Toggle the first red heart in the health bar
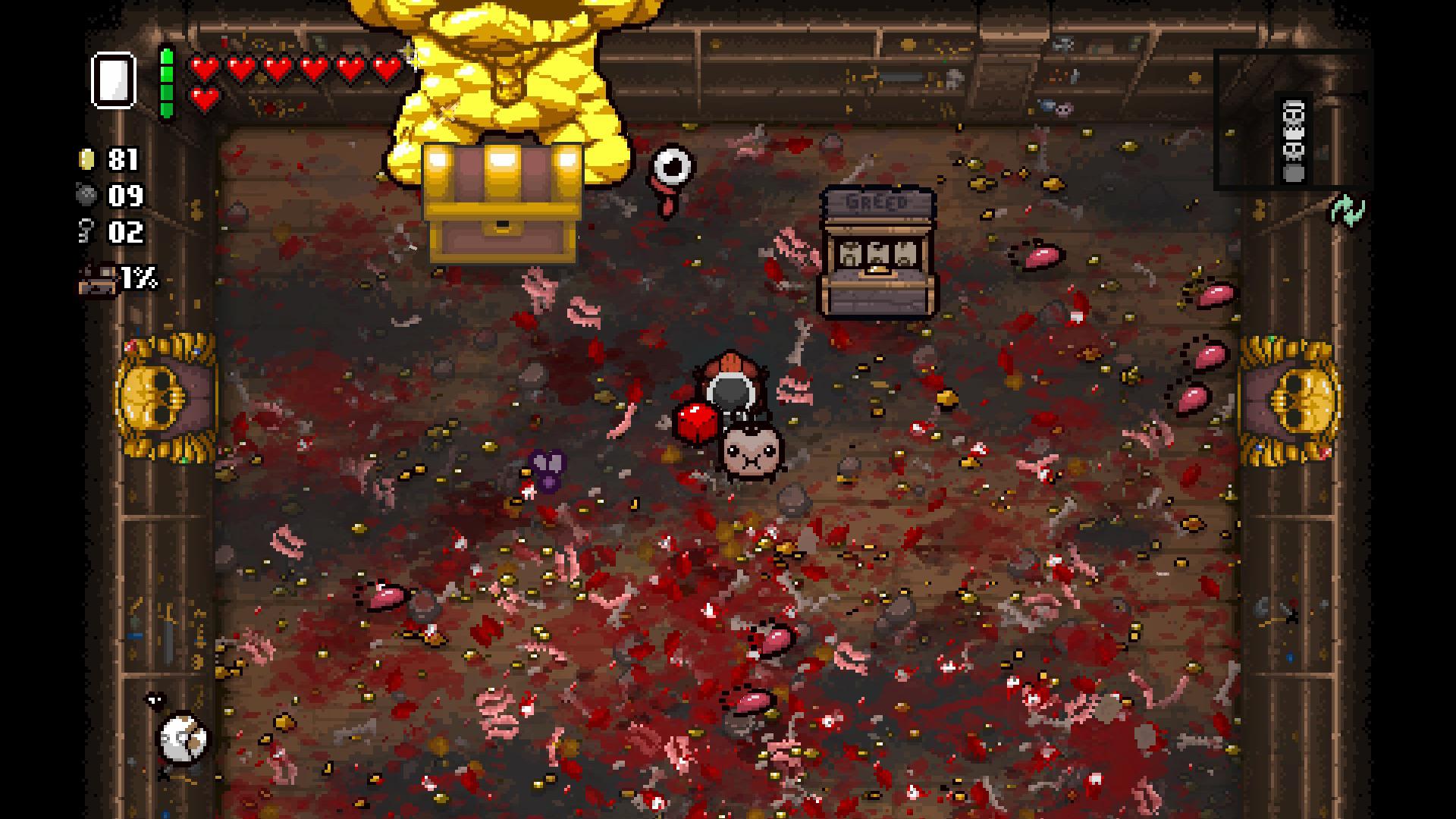 203,67
